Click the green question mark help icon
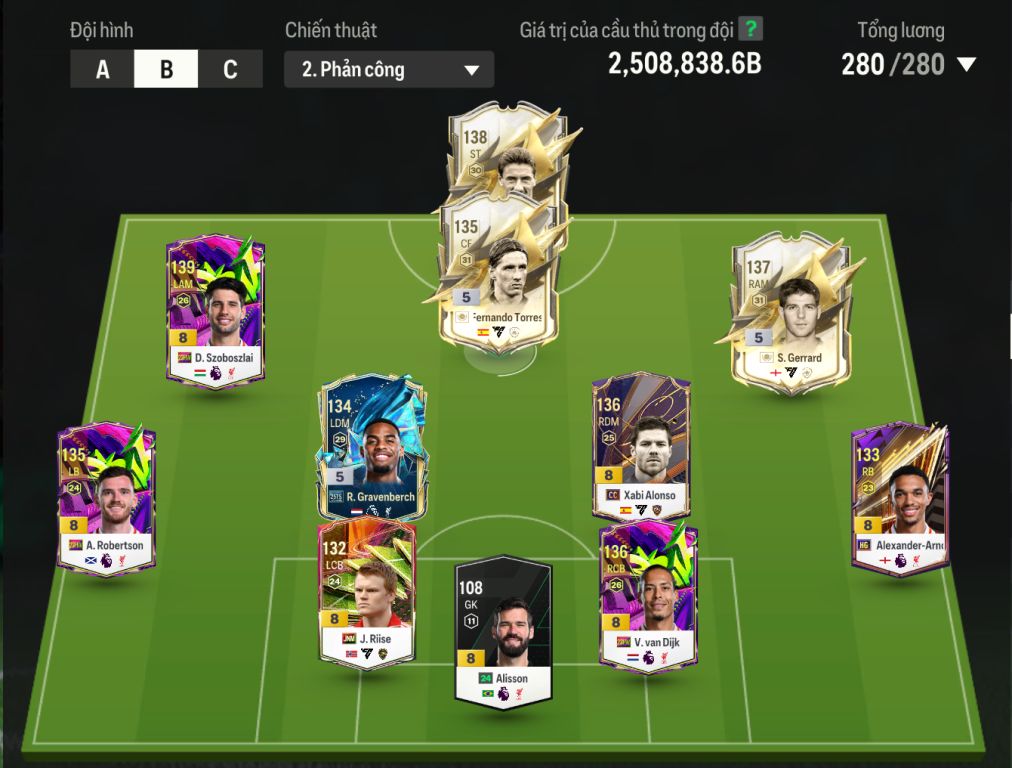This screenshot has width=1012, height=768. point(750,29)
